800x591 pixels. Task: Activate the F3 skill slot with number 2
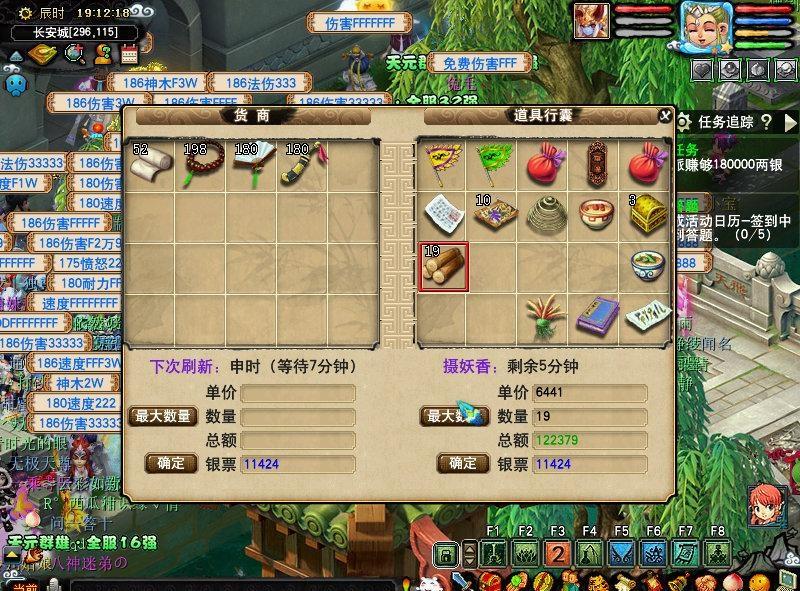pyautogui.click(x=557, y=553)
